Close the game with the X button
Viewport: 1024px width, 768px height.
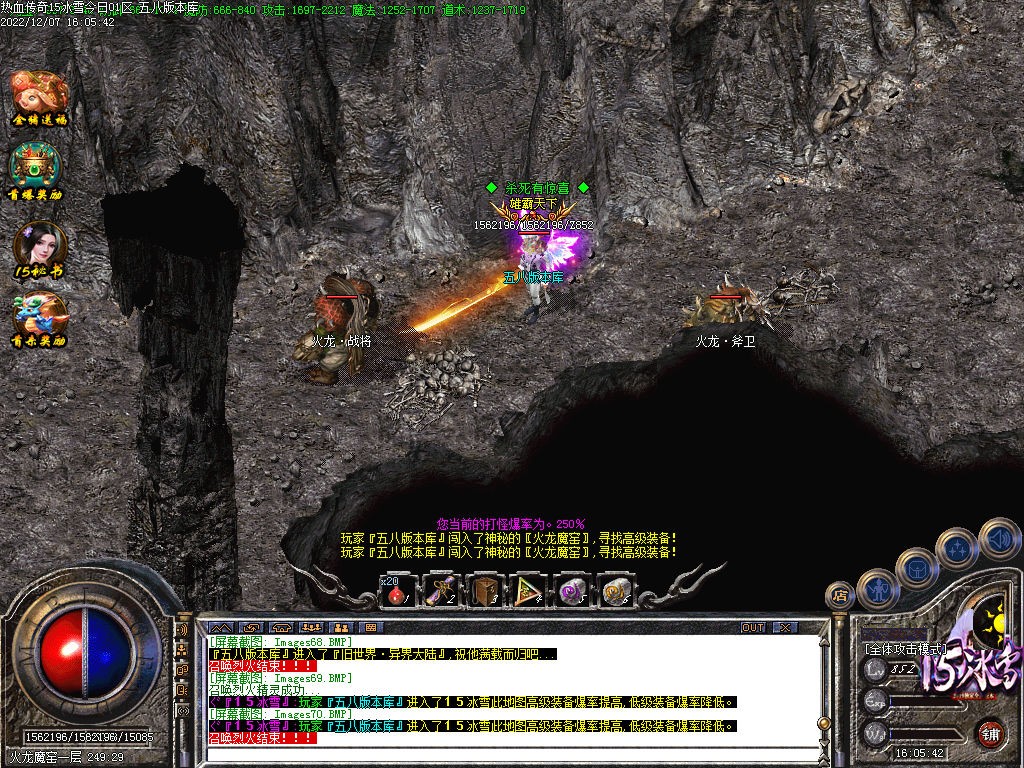coord(785,627)
